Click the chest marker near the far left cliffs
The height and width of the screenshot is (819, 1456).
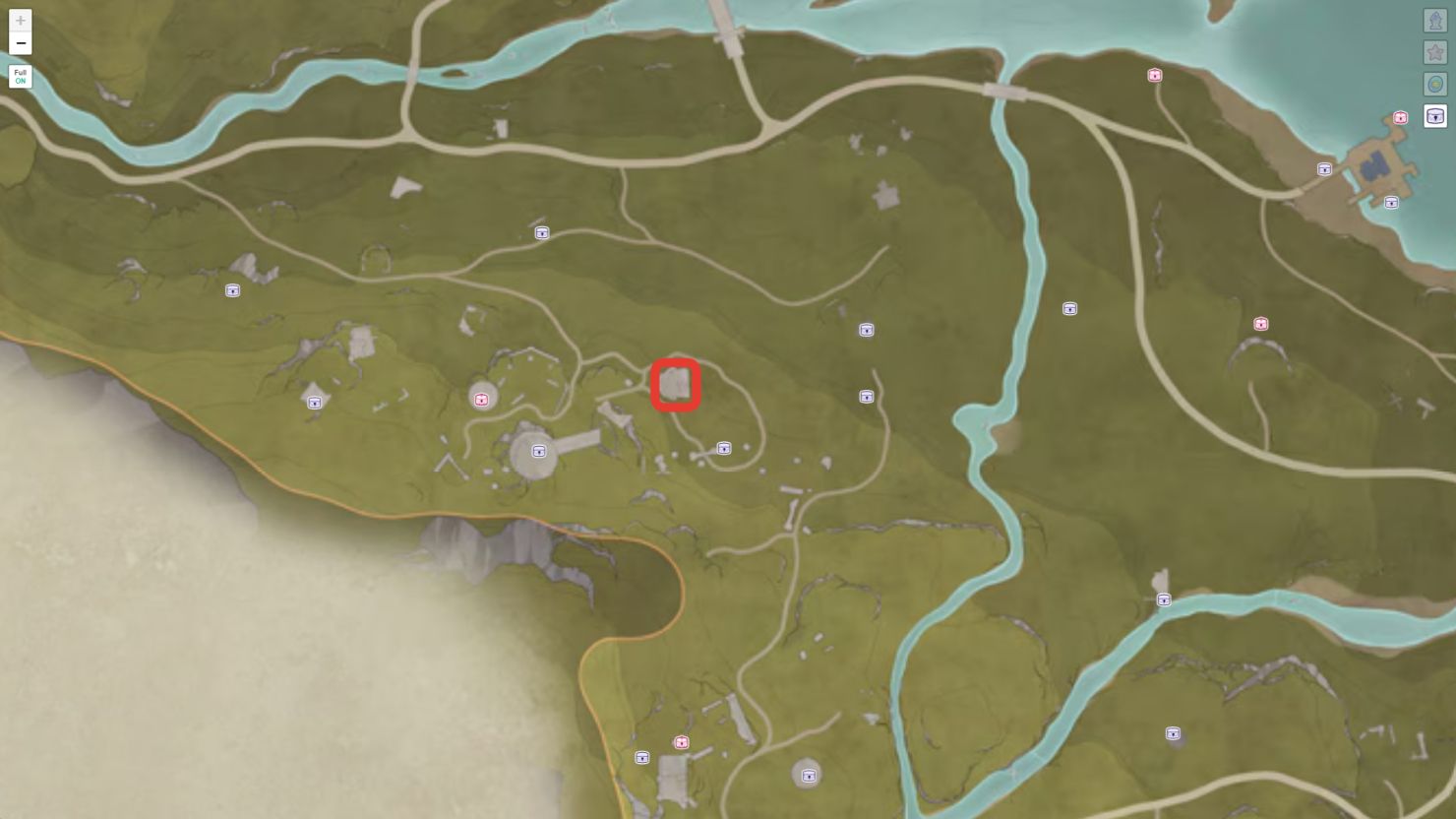coord(232,290)
